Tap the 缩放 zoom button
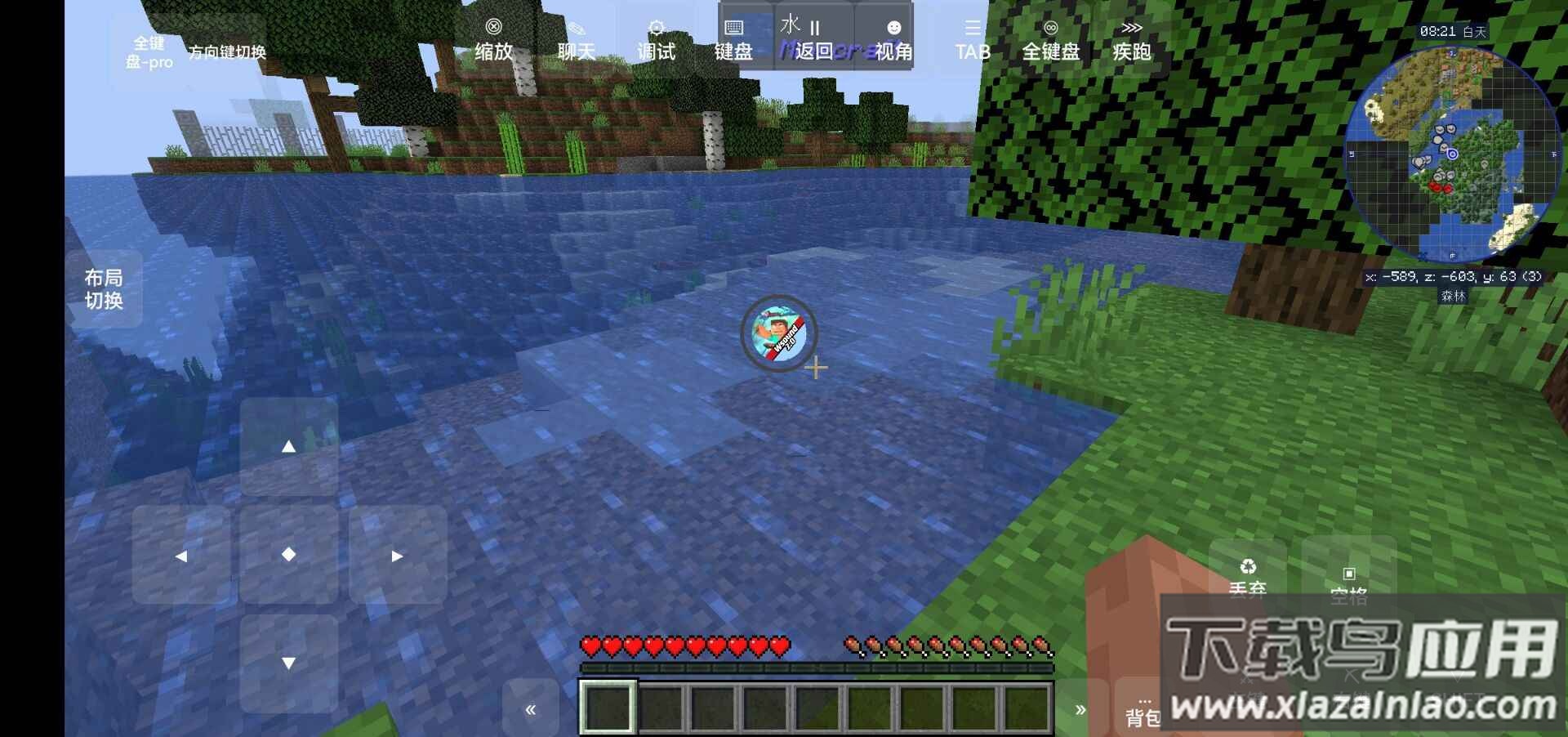1568x737 pixels. [x=493, y=41]
